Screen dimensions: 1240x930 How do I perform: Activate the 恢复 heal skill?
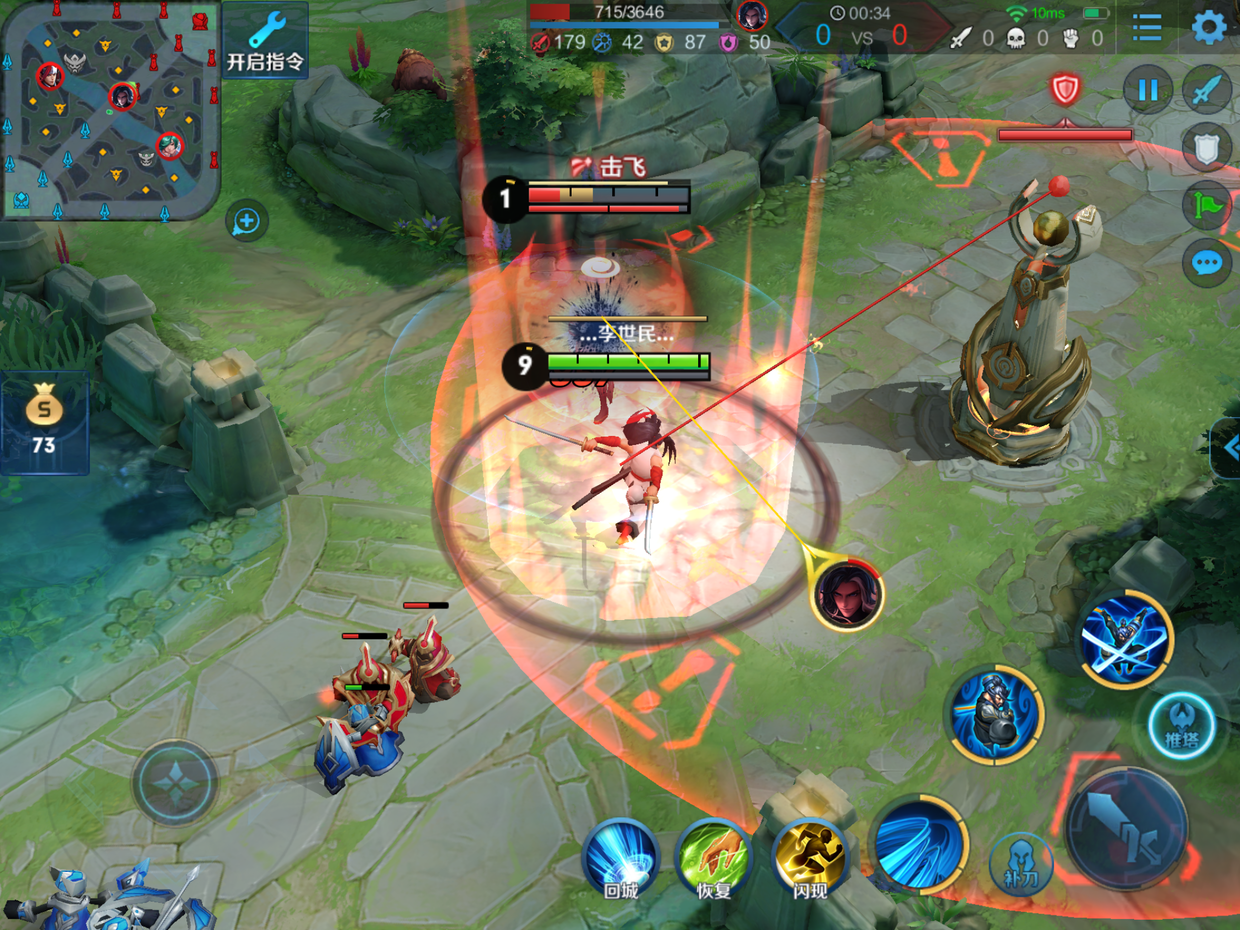(714, 858)
